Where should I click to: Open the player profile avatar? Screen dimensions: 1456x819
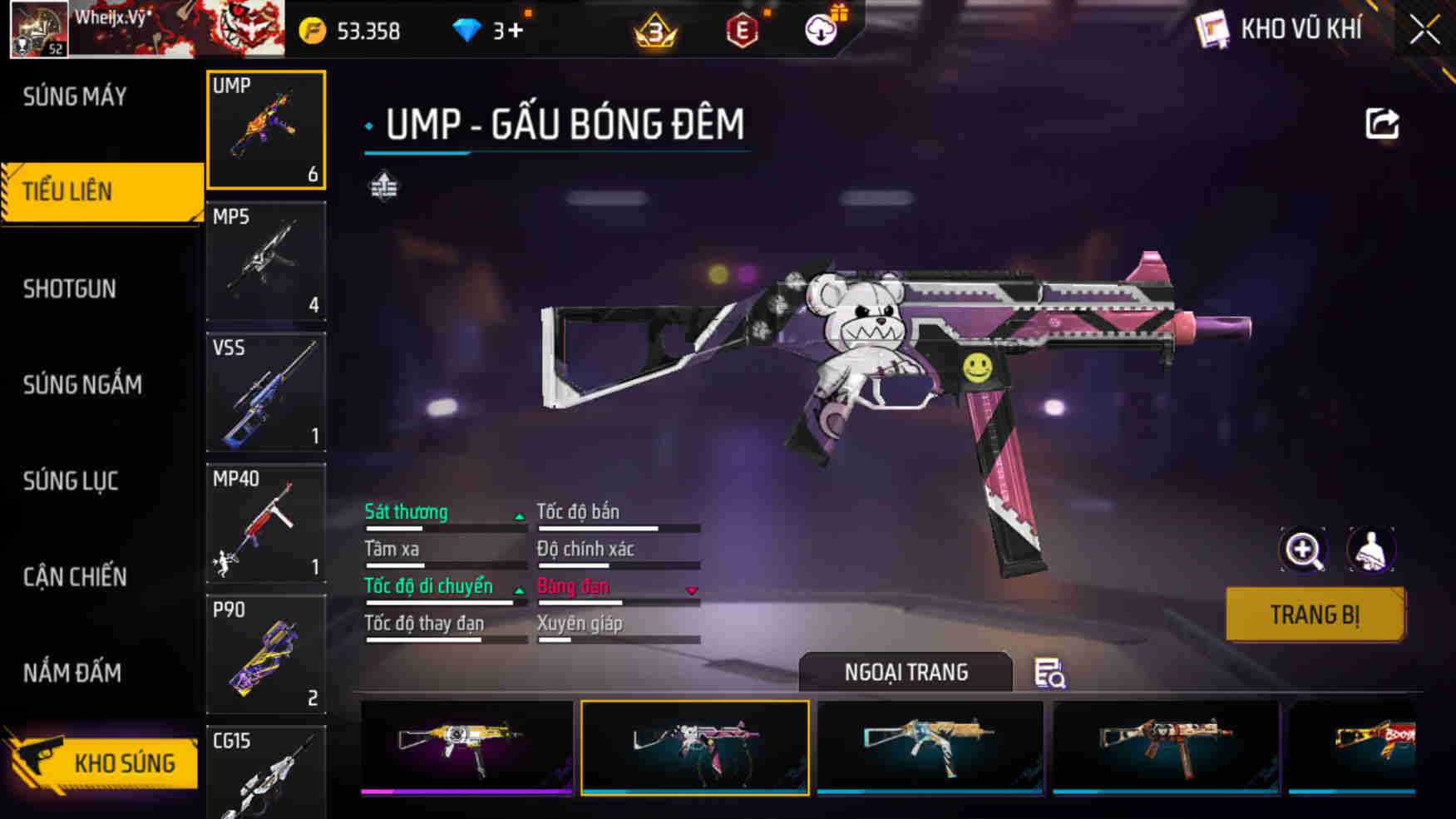[x=38, y=30]
